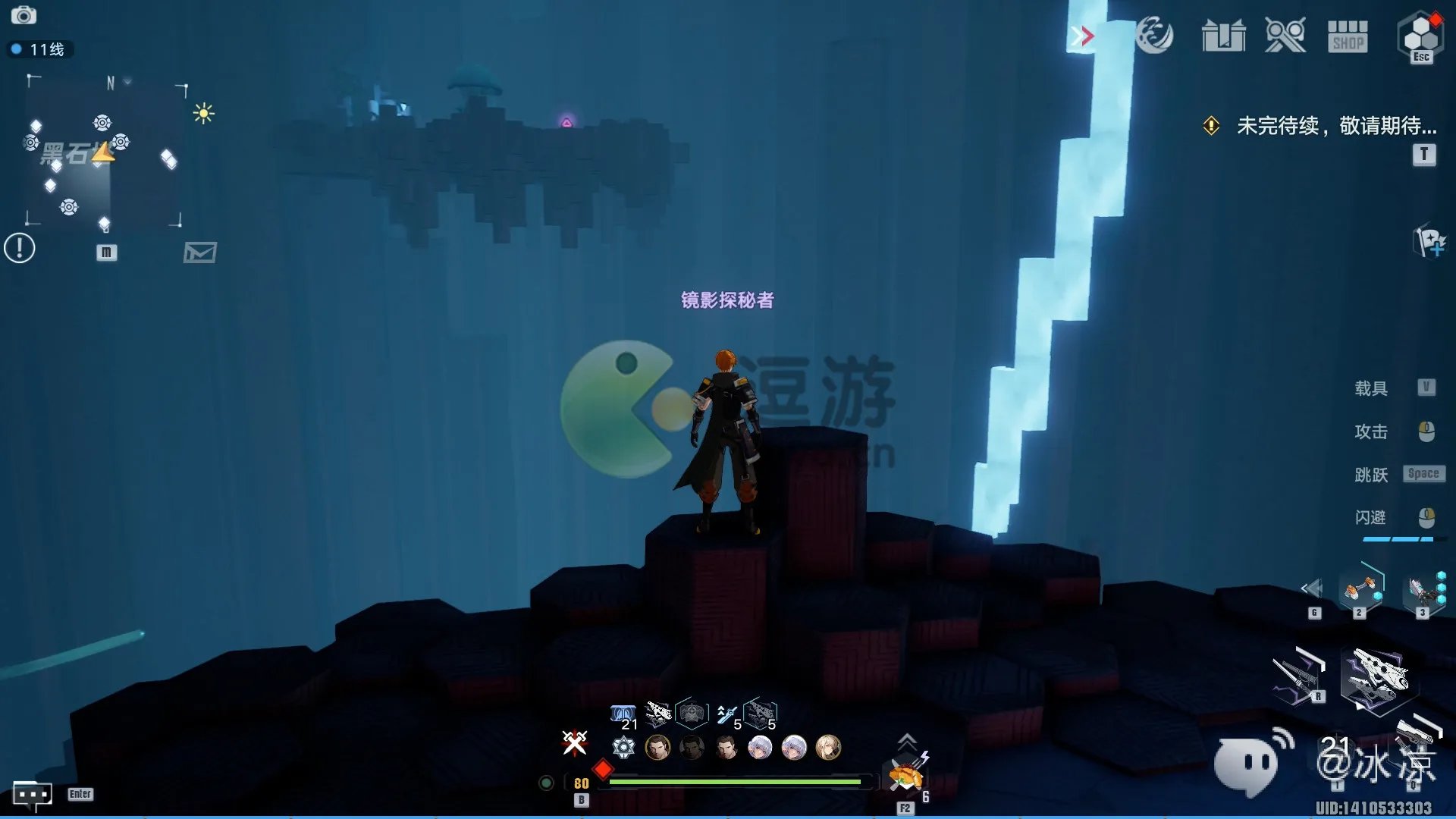The width and height of the screenshot is (1456, 819).
Task: Open the gift box rewards
Action: (1223, 36)
